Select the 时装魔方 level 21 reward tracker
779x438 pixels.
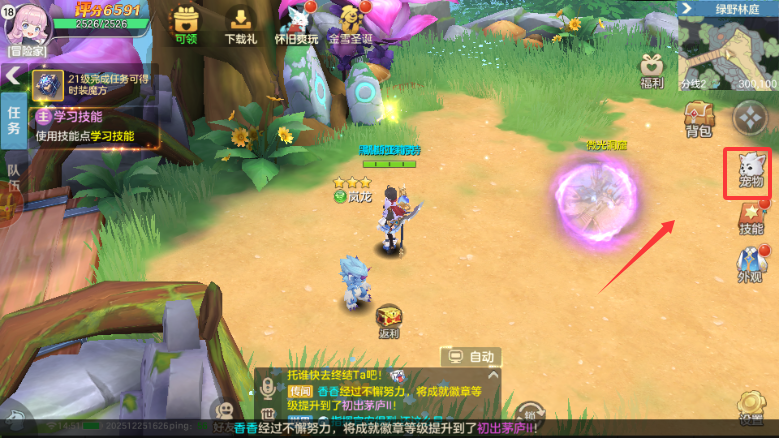coord(95,82)
